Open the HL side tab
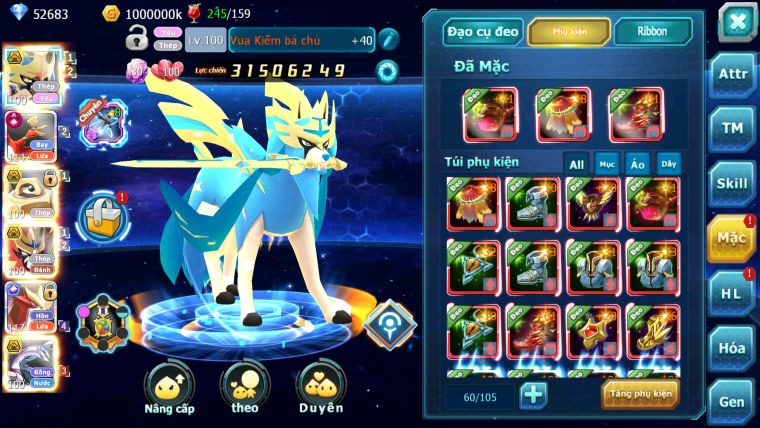Image resolution: width=760 pixels, height=428 pixels. click(x=732, y=293)
